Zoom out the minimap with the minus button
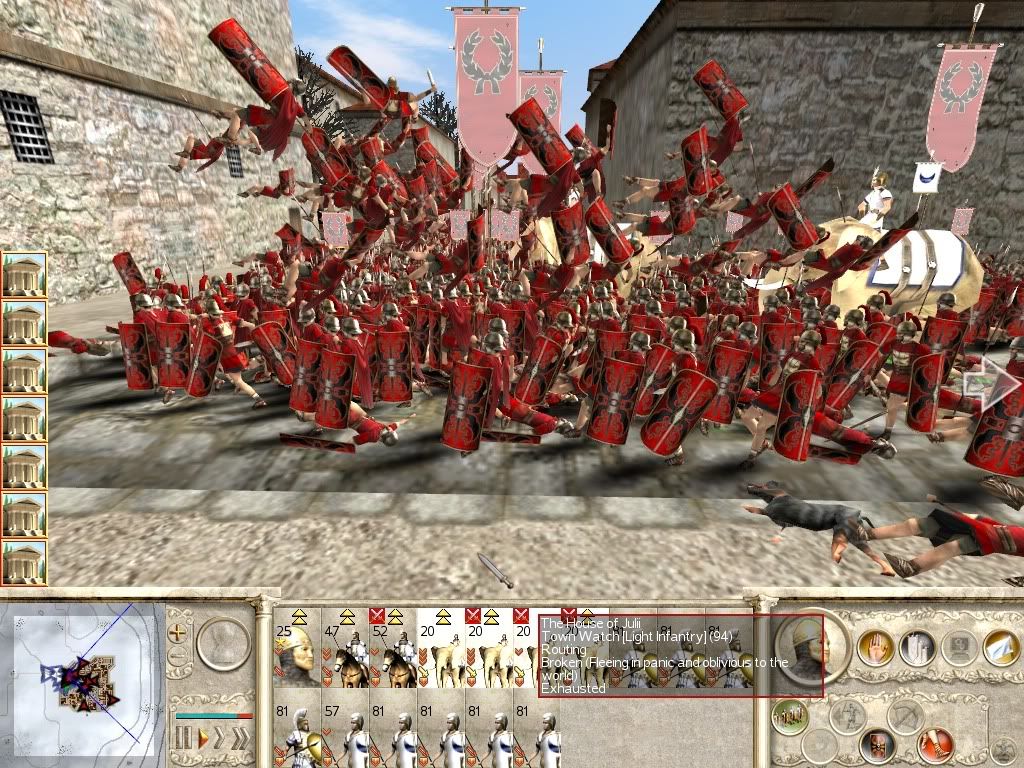Screen dimensions: 1024x768 (x=178, y=657)
